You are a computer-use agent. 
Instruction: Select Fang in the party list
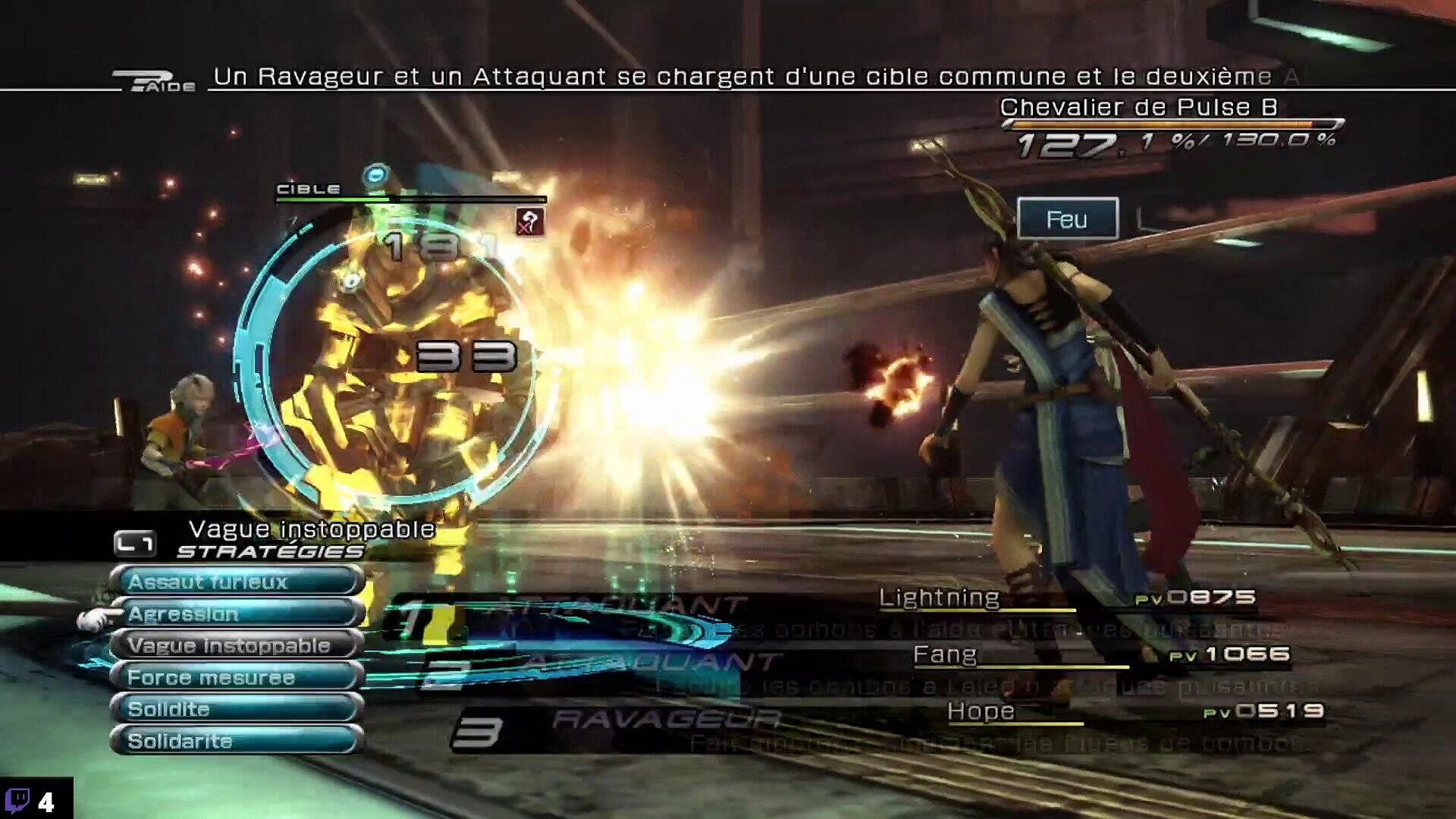pos(945,654)
